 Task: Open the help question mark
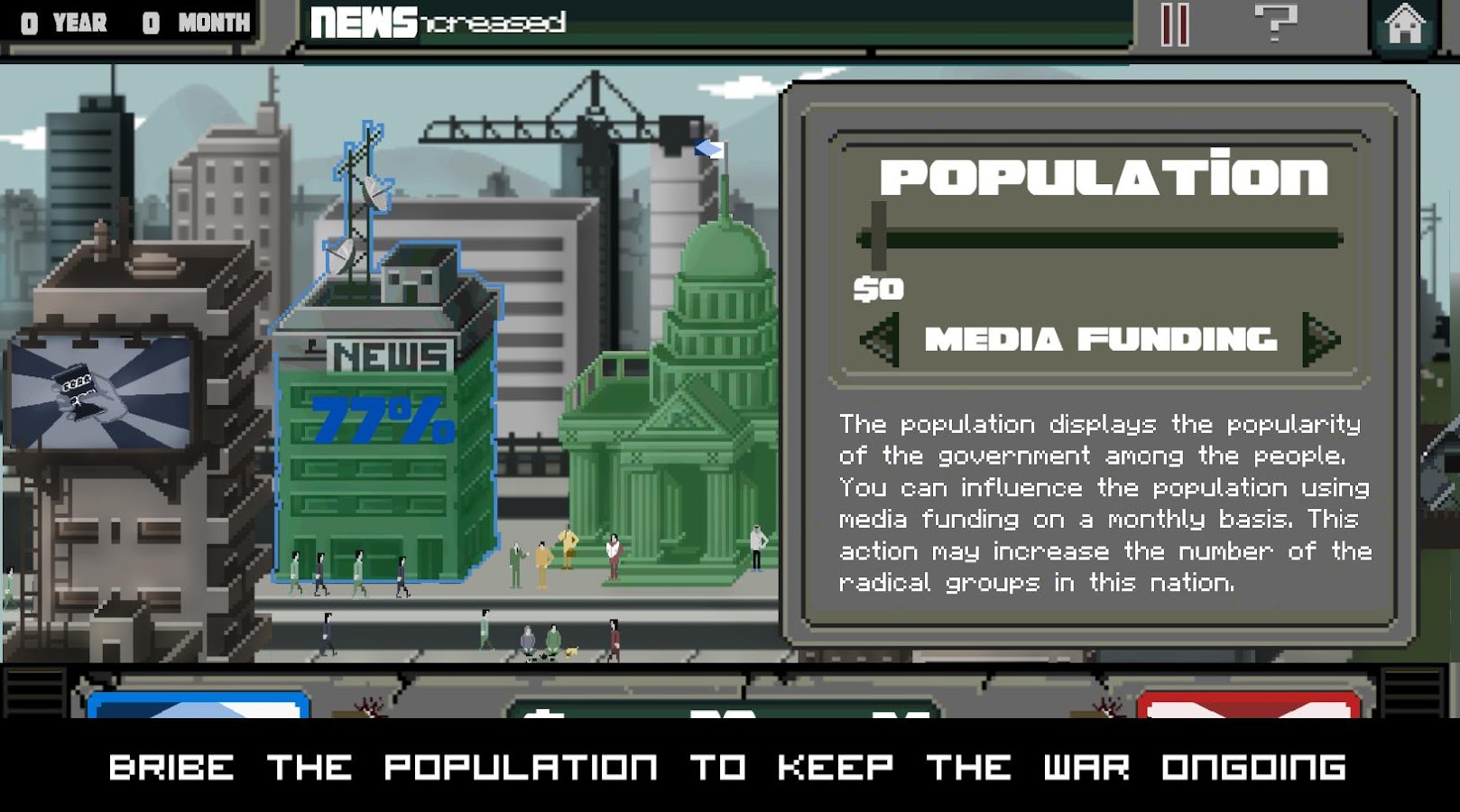[1276, 24]
